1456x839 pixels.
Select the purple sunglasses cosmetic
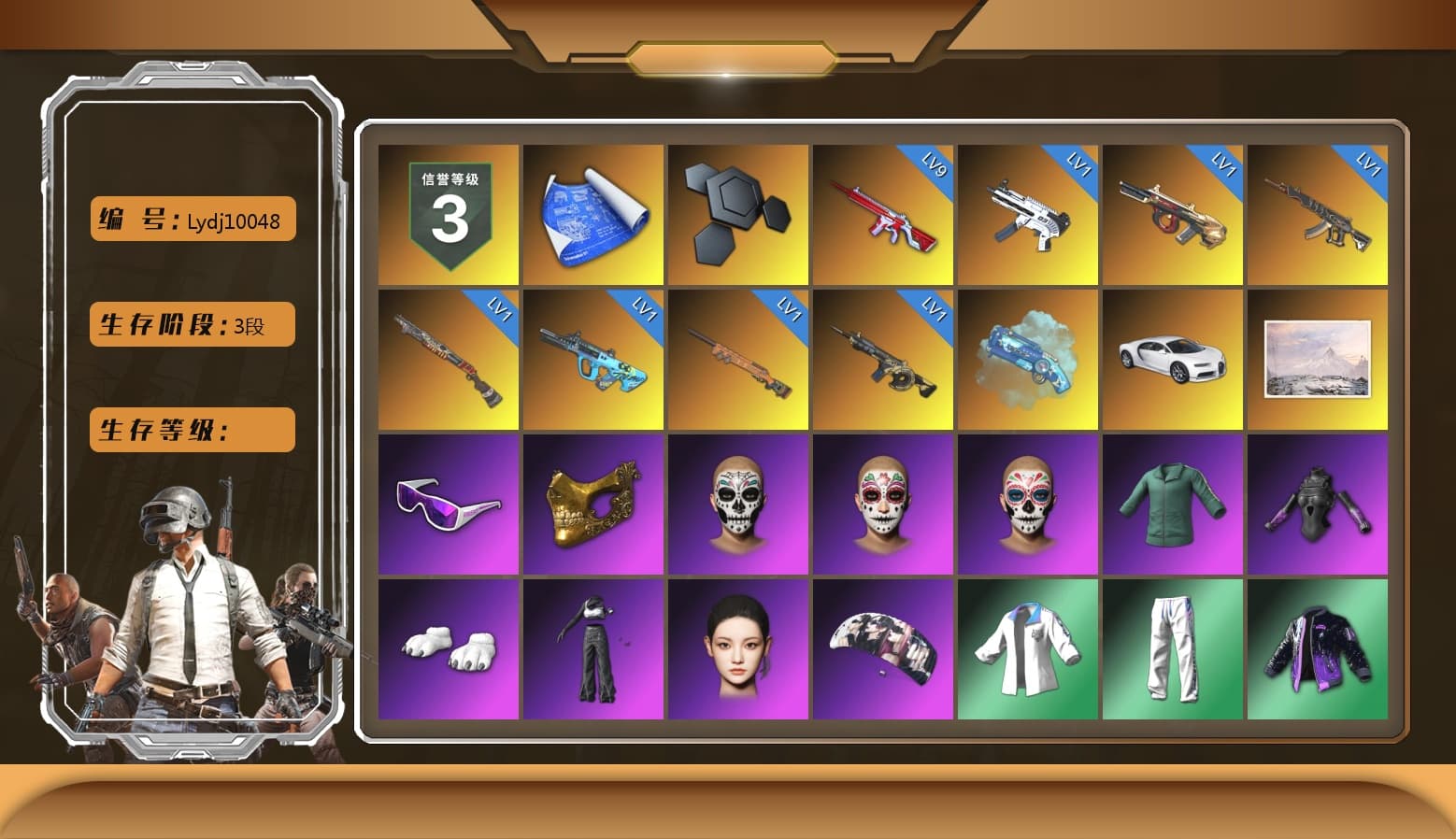tap(447, 503)
